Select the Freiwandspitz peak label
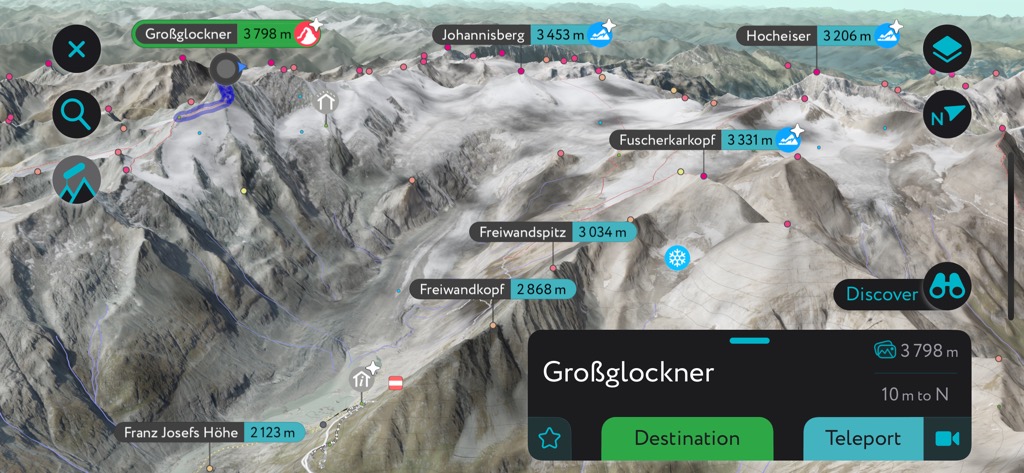The height and width of the screenshot is (473, 1024). pos(552,232)
